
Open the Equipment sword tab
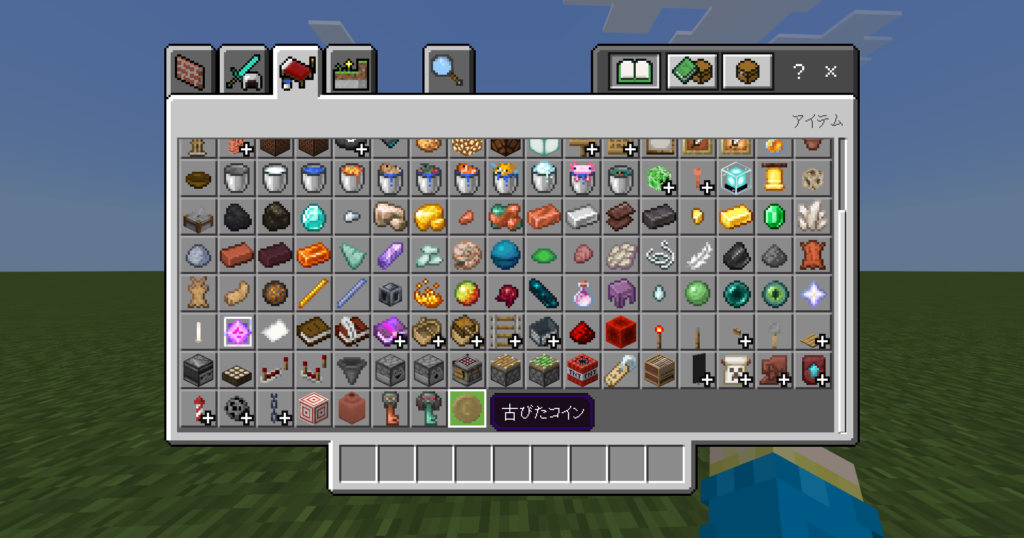(x=244, y=71)
